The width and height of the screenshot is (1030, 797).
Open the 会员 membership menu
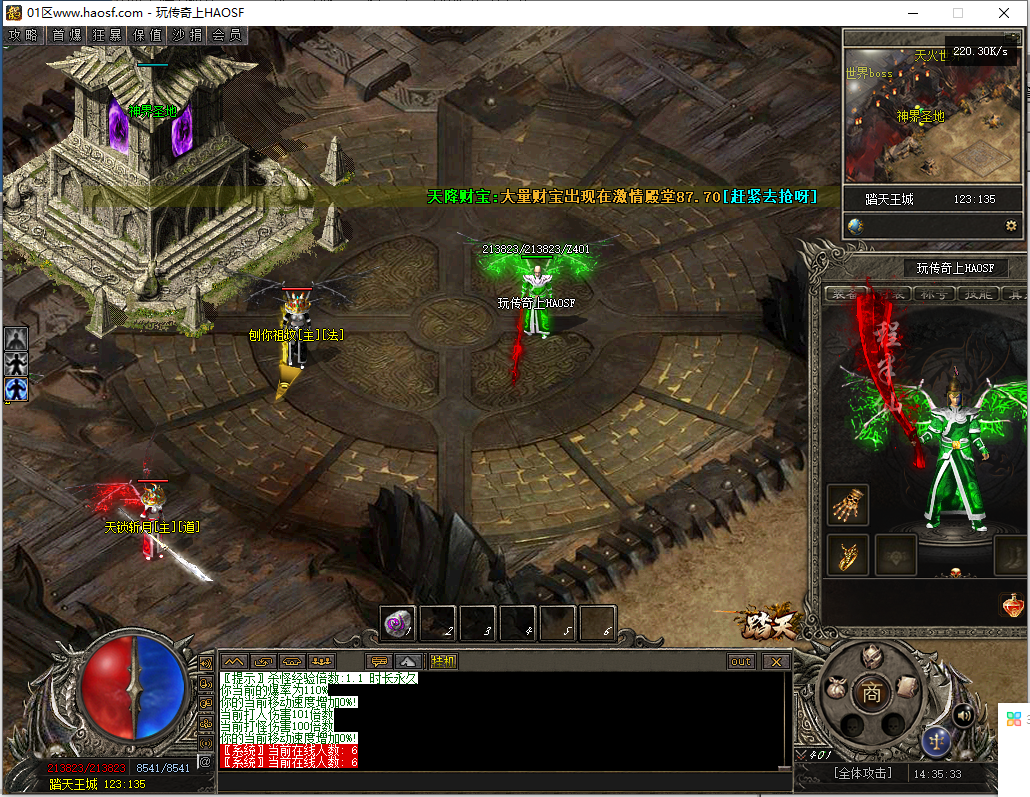227,34
